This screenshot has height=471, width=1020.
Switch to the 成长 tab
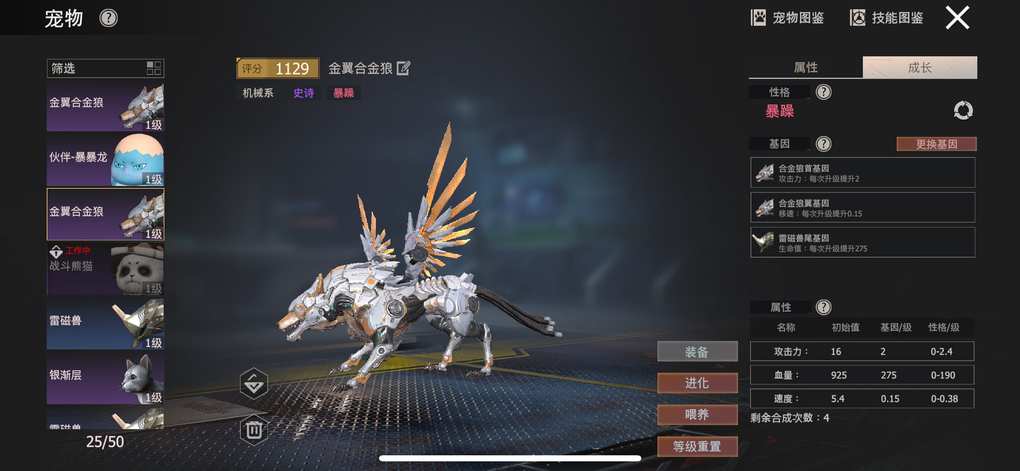(x=920, y=67)
